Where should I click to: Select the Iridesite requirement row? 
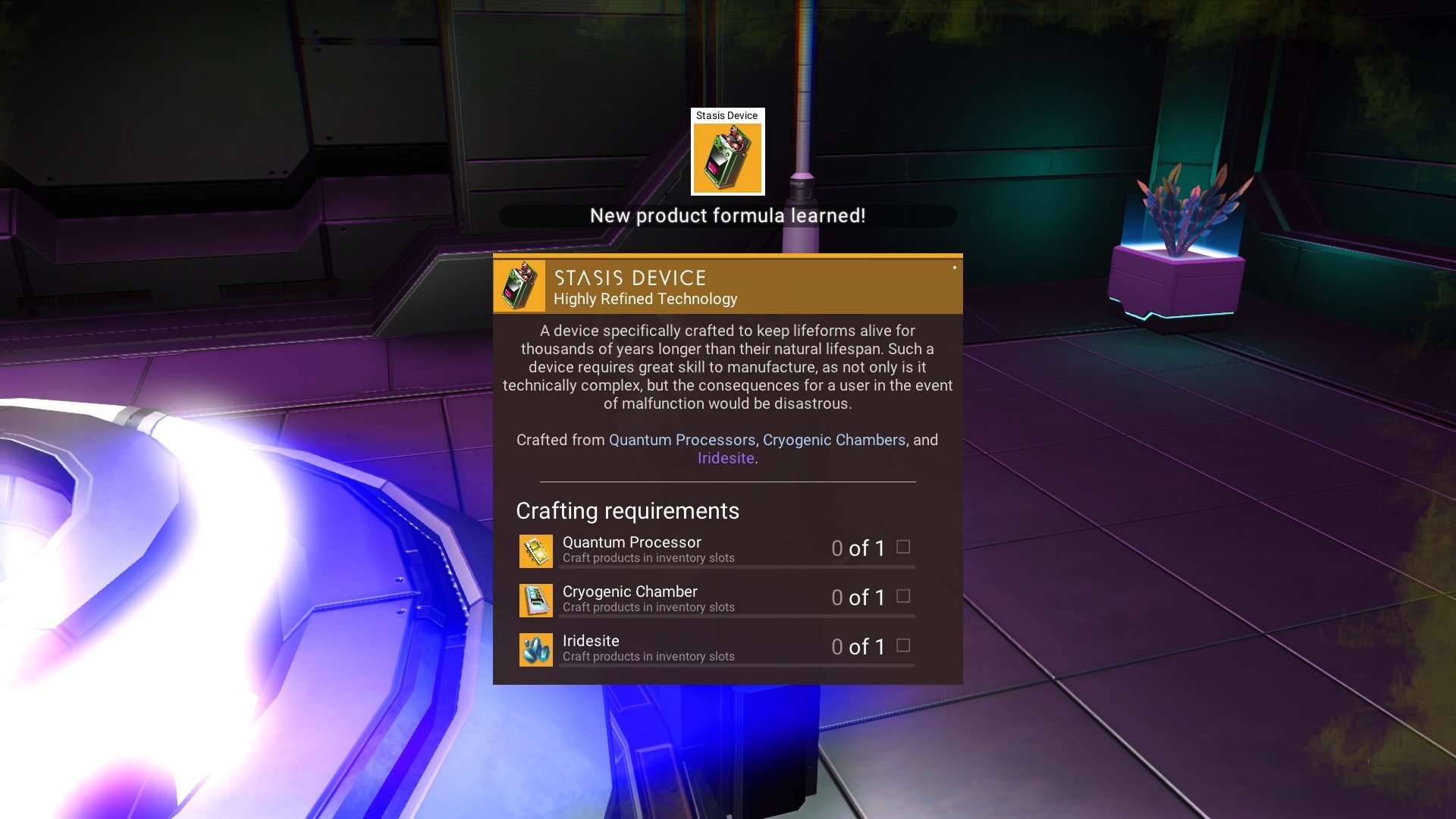tap(717, 648)
